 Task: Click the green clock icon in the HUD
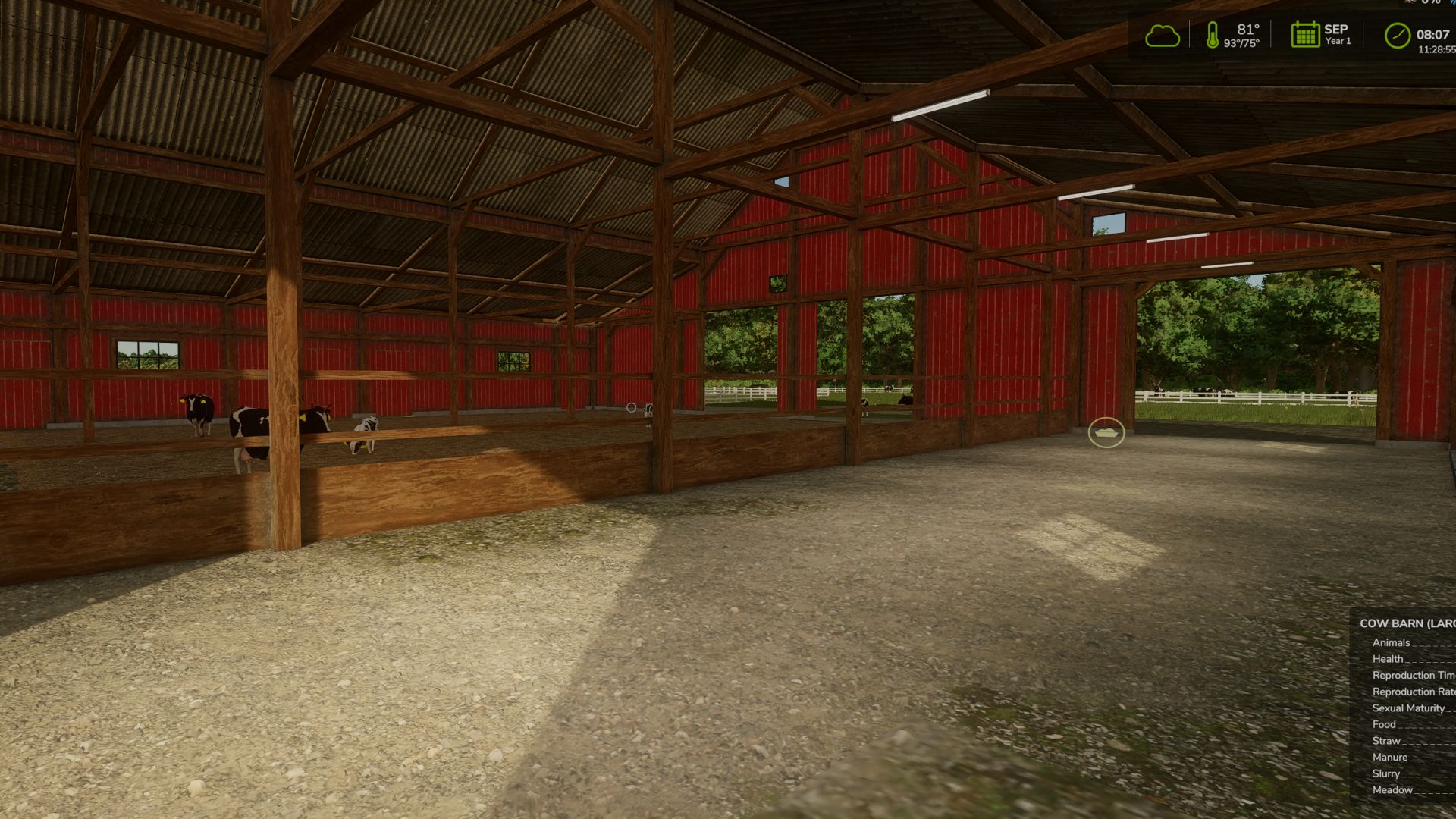click(x=1399, y=35)
